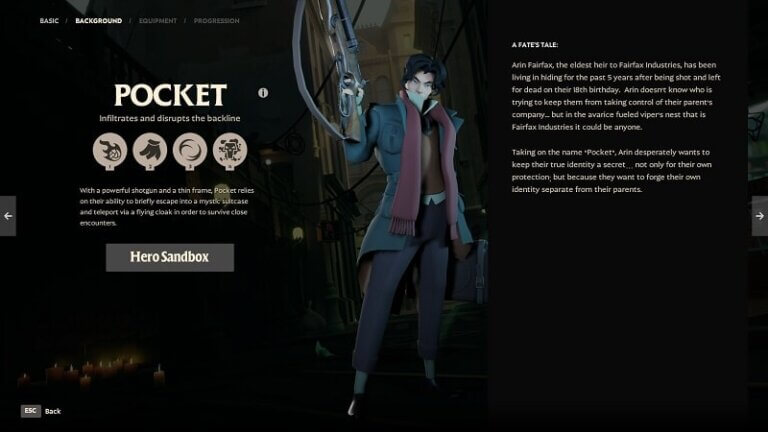768x432 pixels.
Task: Open the Equipment tab
Action: tap(158, 20)
